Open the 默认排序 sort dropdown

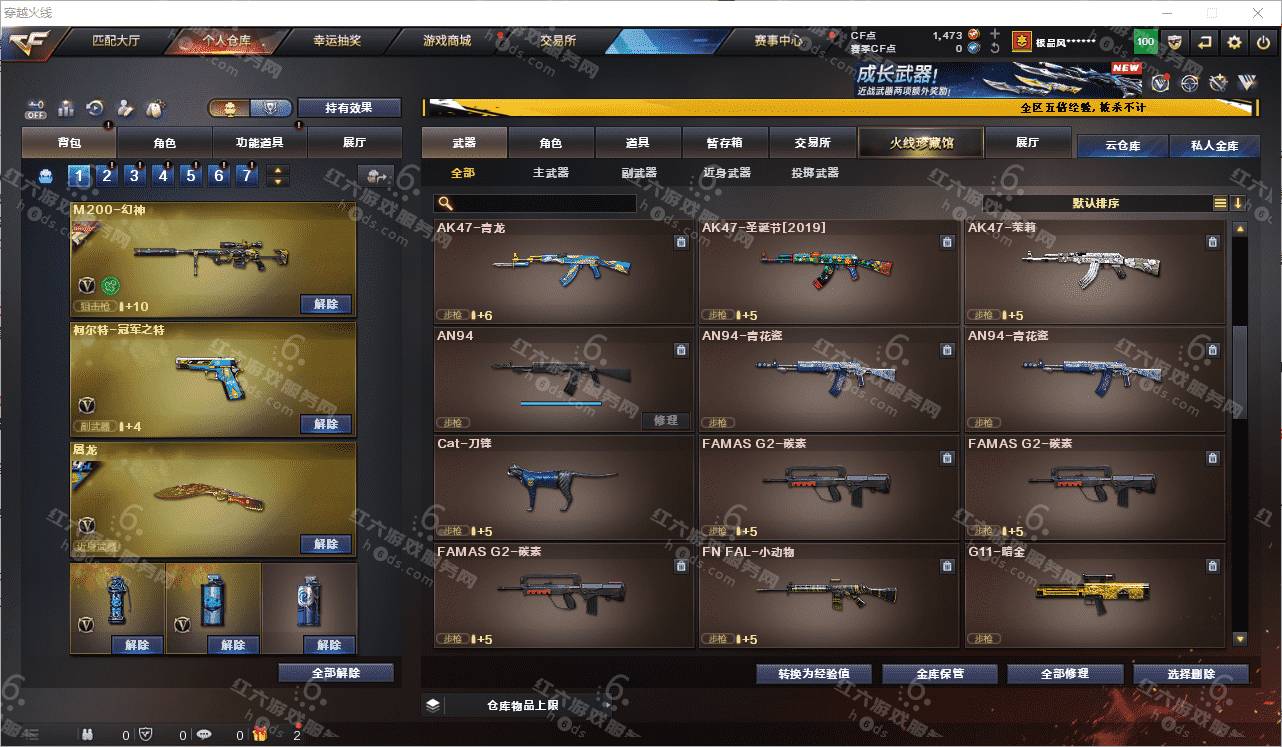click(1096, 203)
